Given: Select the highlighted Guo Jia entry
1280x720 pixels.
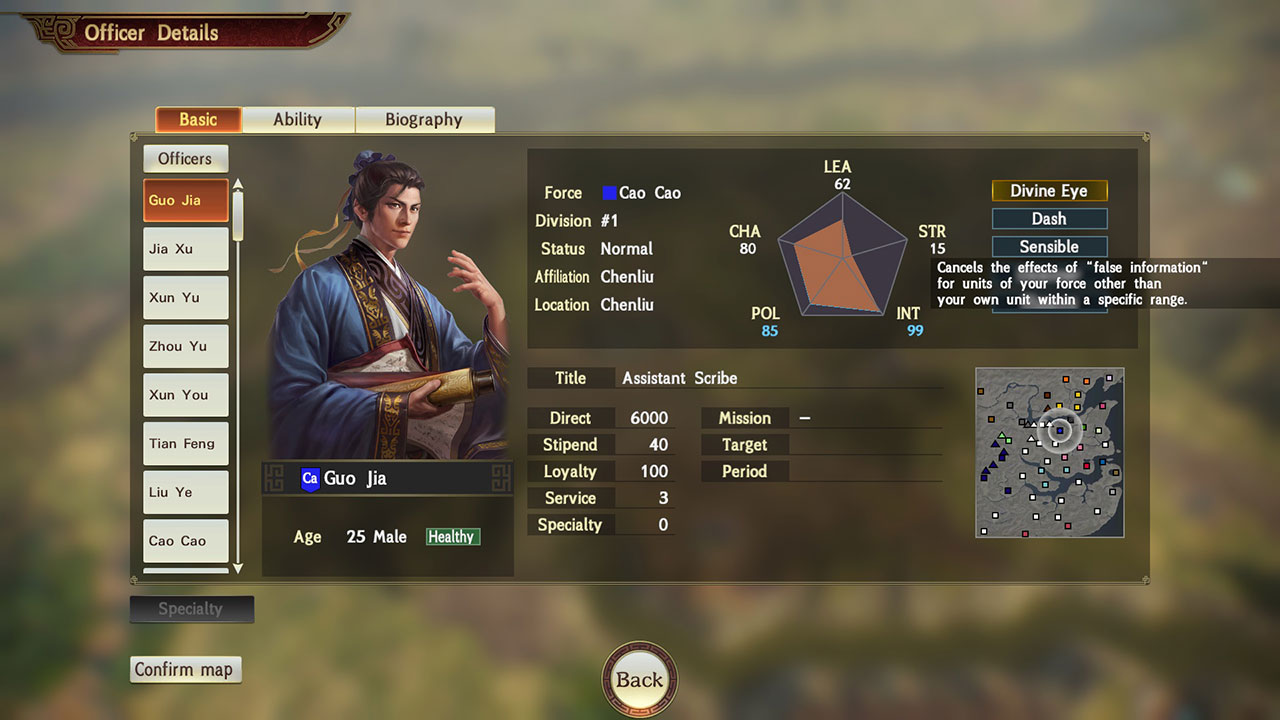Looking at the screenshot, I should tap(186, 200).
